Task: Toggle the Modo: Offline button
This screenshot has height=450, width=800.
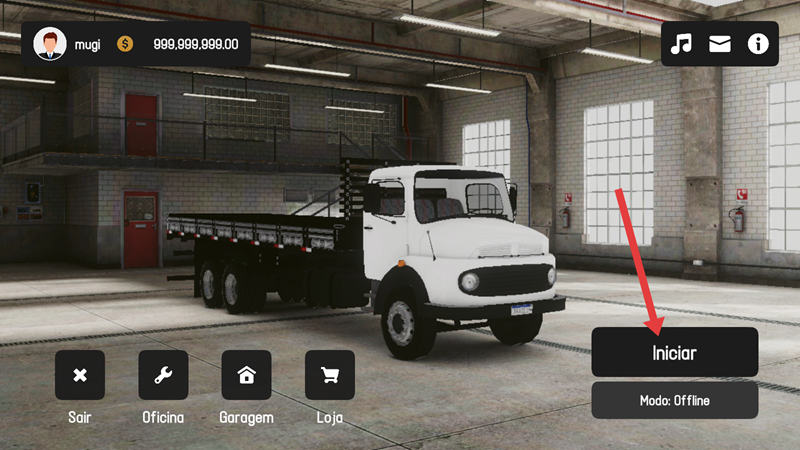Action: click(674, 400)
